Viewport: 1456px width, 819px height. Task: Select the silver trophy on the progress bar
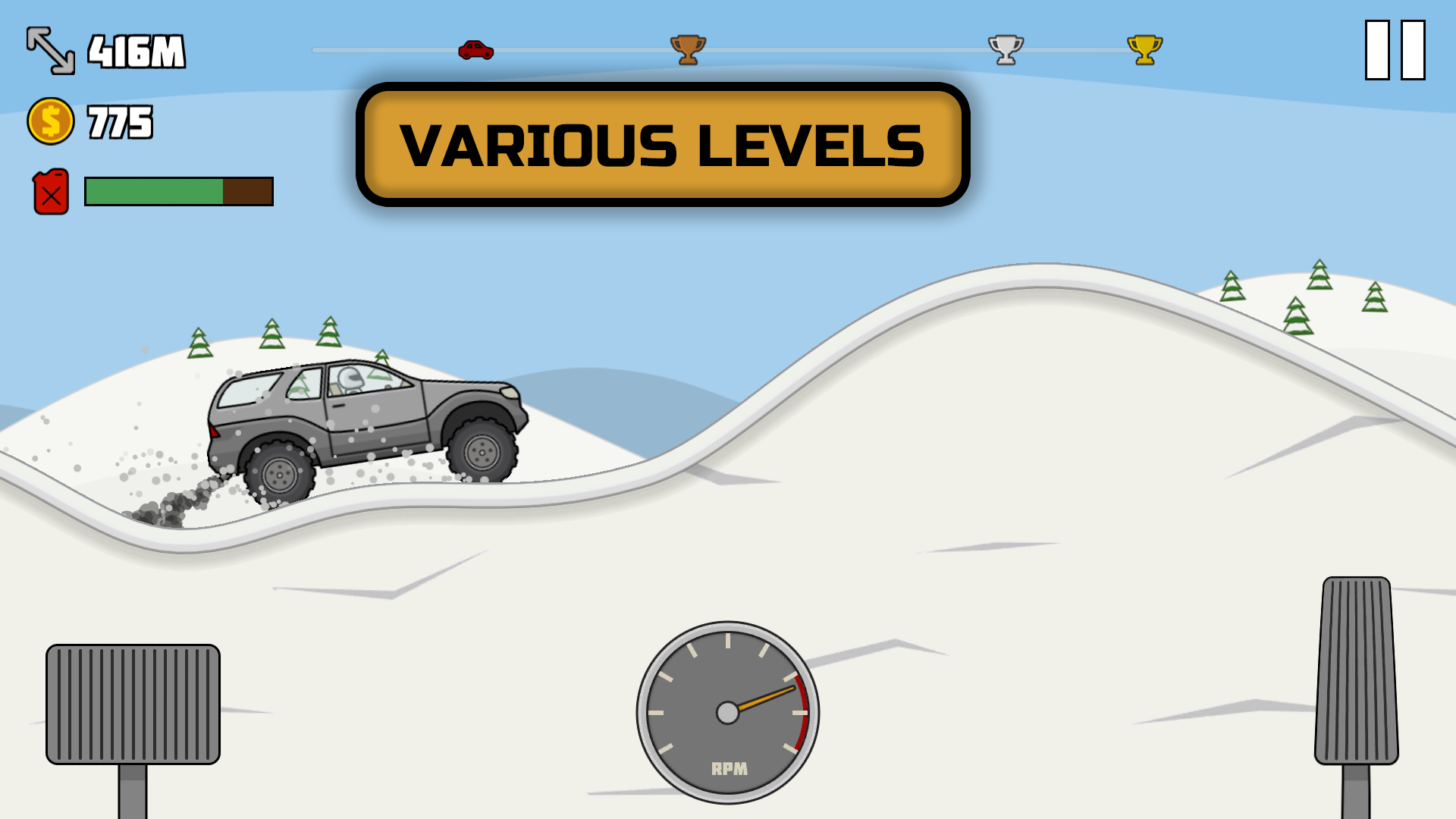tap(1005, 48)
